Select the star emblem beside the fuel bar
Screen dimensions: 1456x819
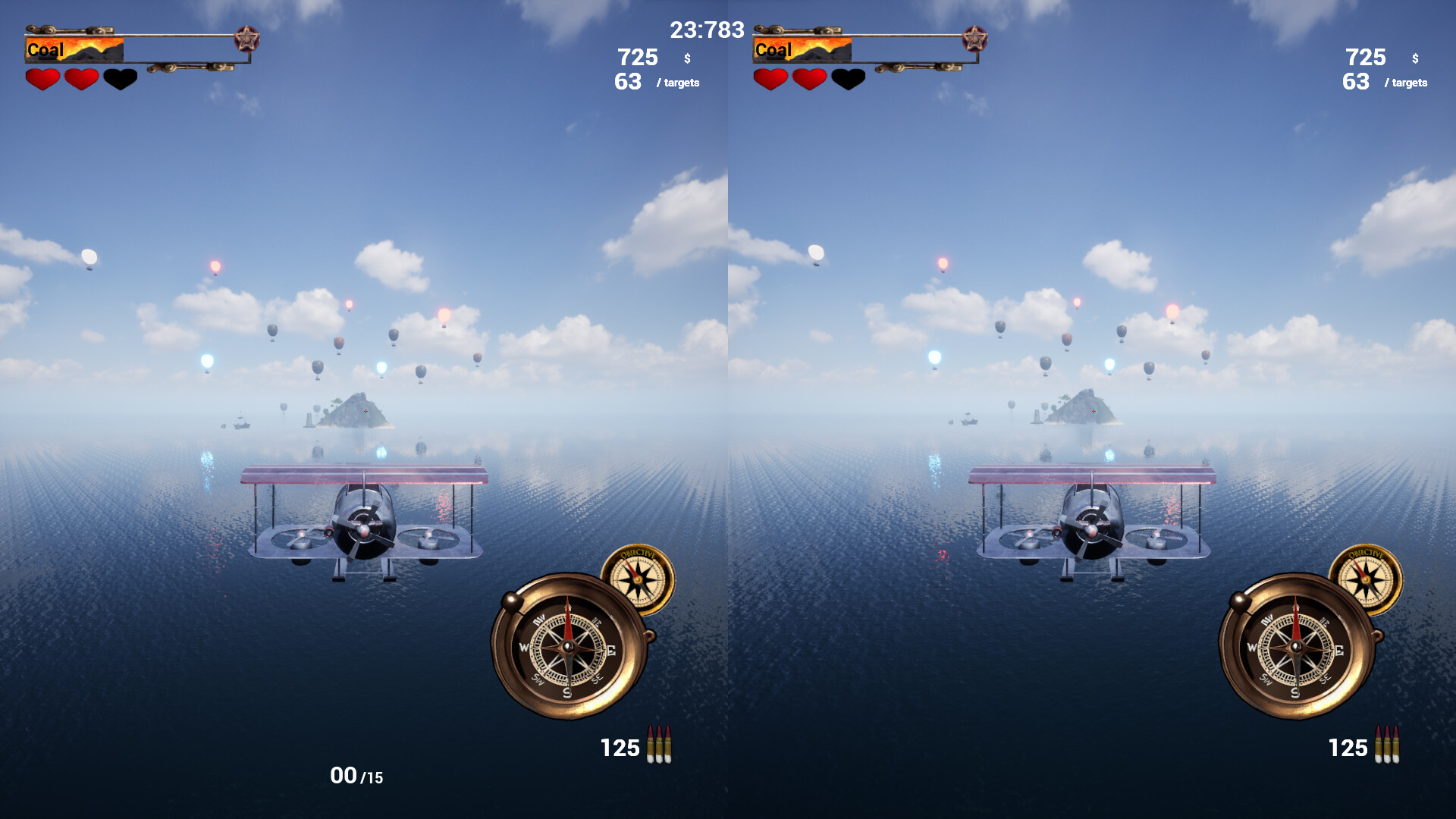point(246,36)
